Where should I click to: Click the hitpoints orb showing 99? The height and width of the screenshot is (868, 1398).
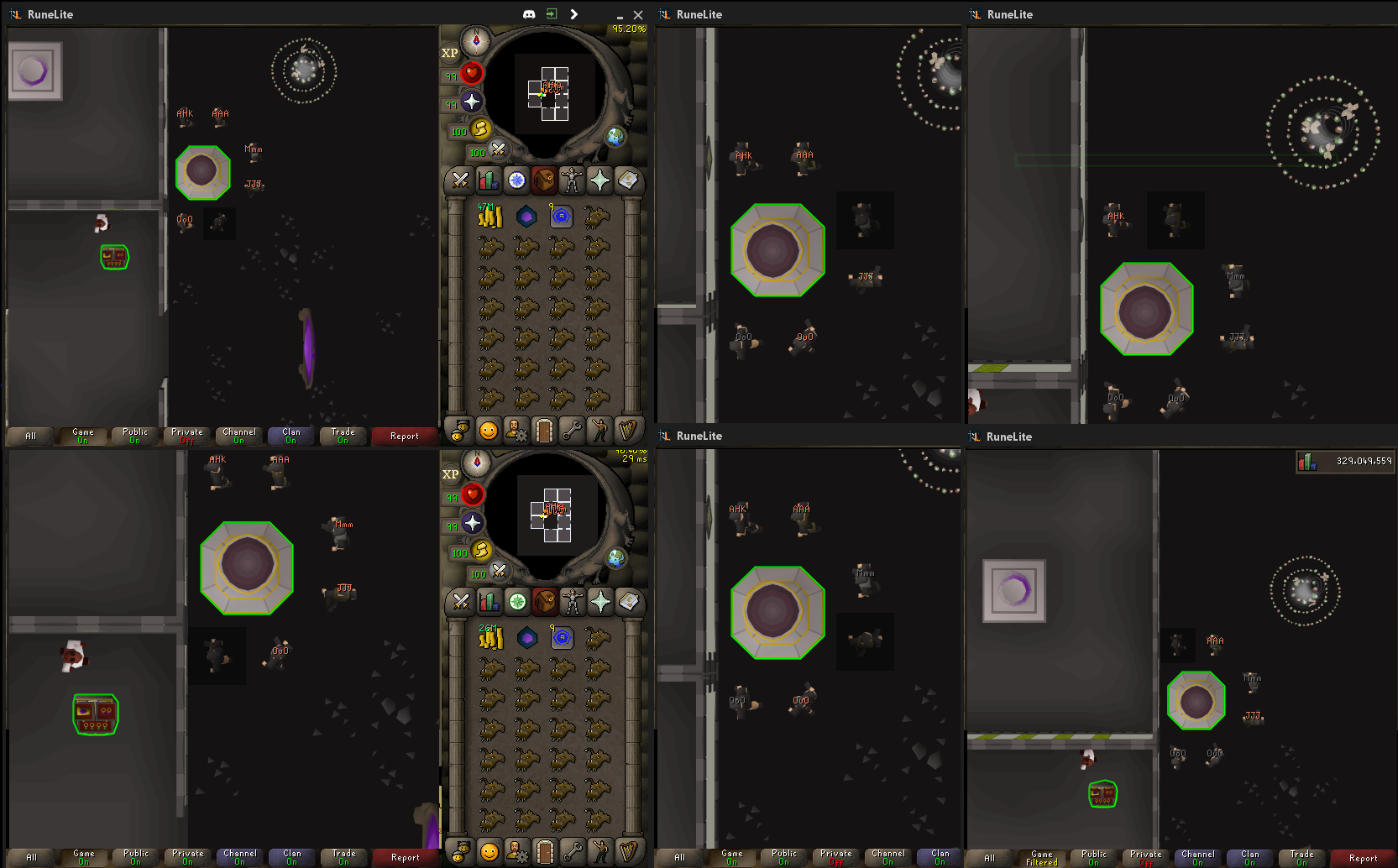[x=472, y=74]
